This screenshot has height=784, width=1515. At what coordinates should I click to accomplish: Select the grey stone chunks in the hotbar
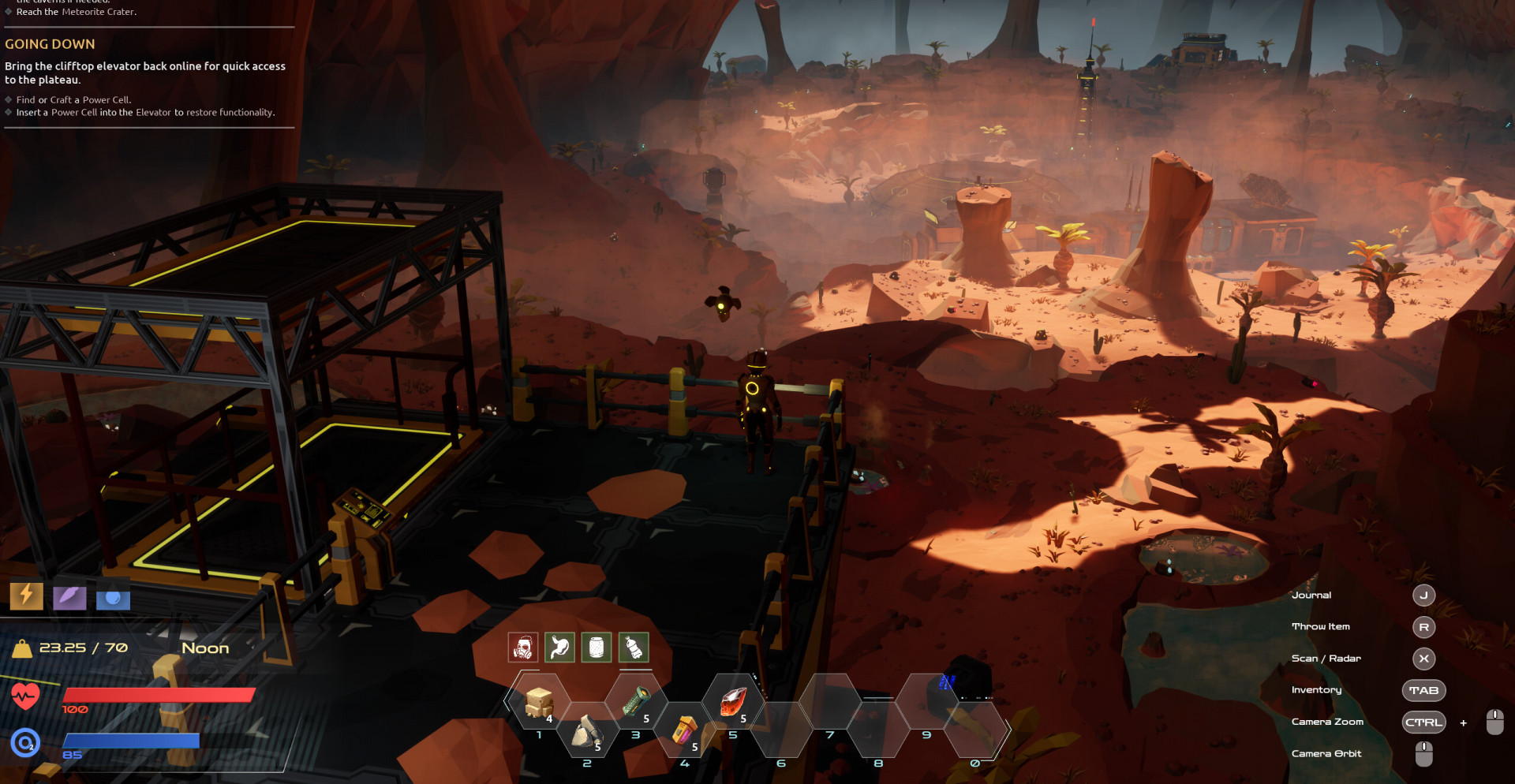(x=586, y=731)
